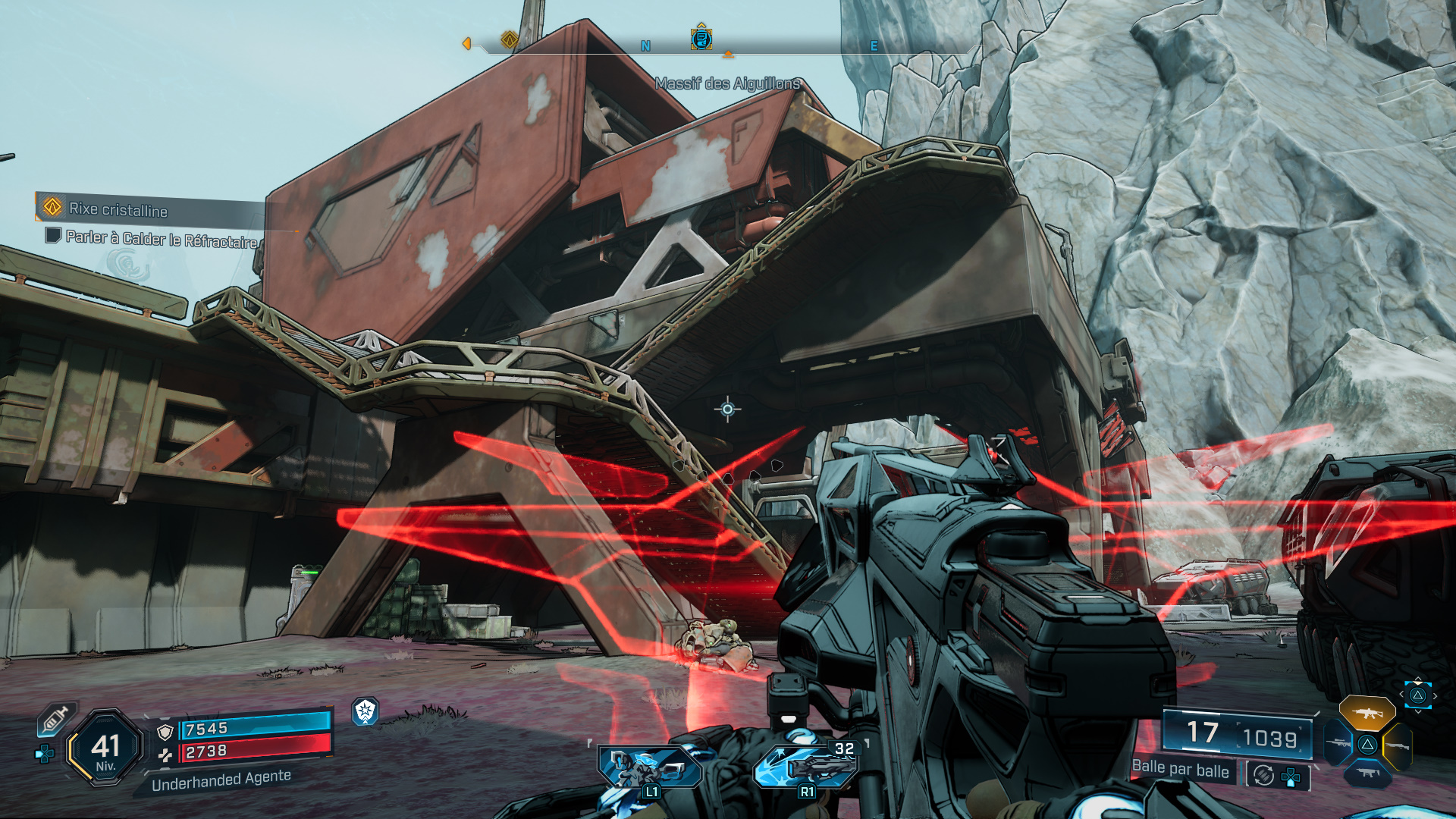Select the yellow shotgun weapon slot
This screenshot has height=819, width=1456.
click(1399, 745)
